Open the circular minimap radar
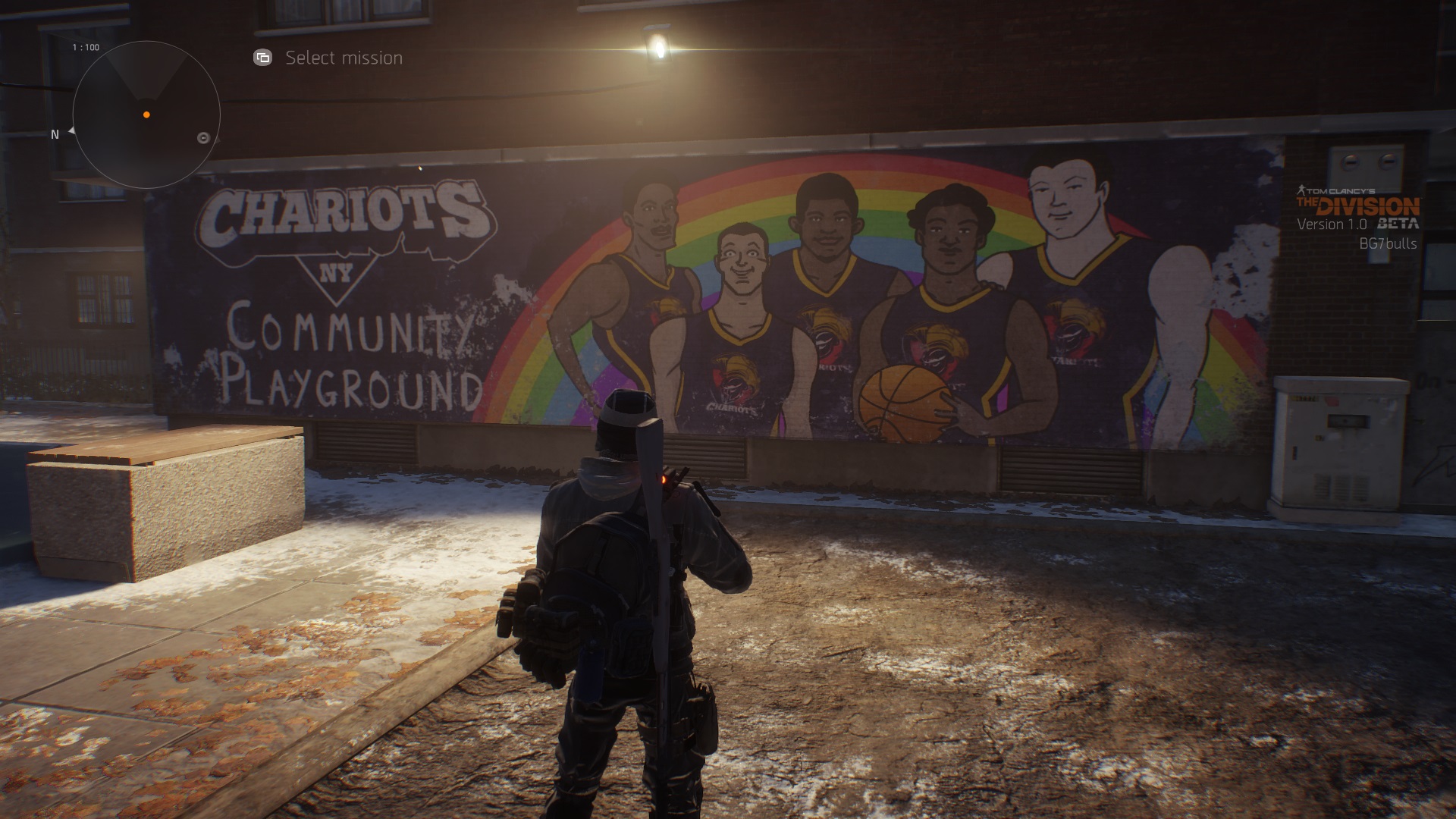 pyautogui.click(x=146, y=115)
